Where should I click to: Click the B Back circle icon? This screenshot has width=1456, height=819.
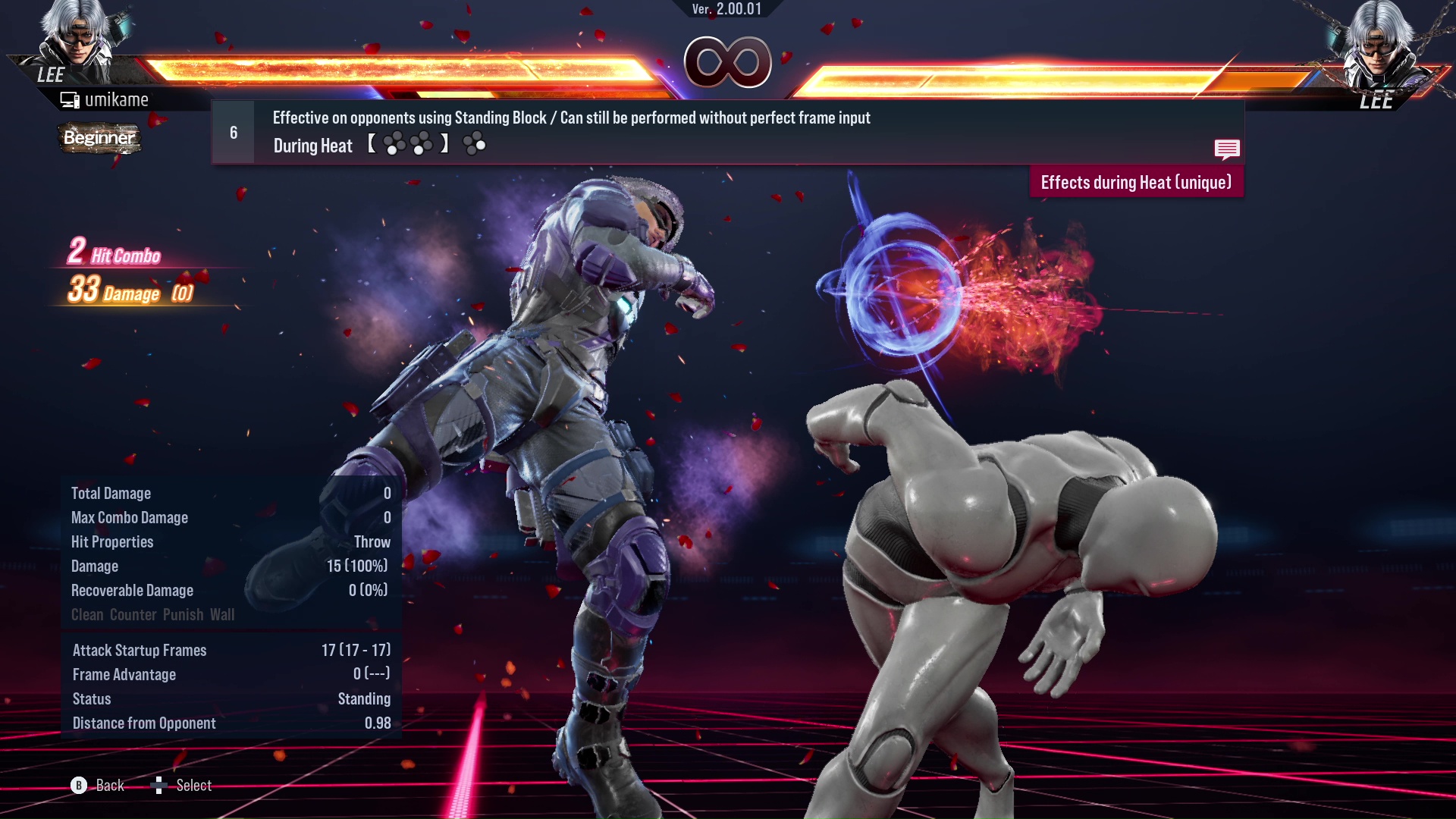78,786
